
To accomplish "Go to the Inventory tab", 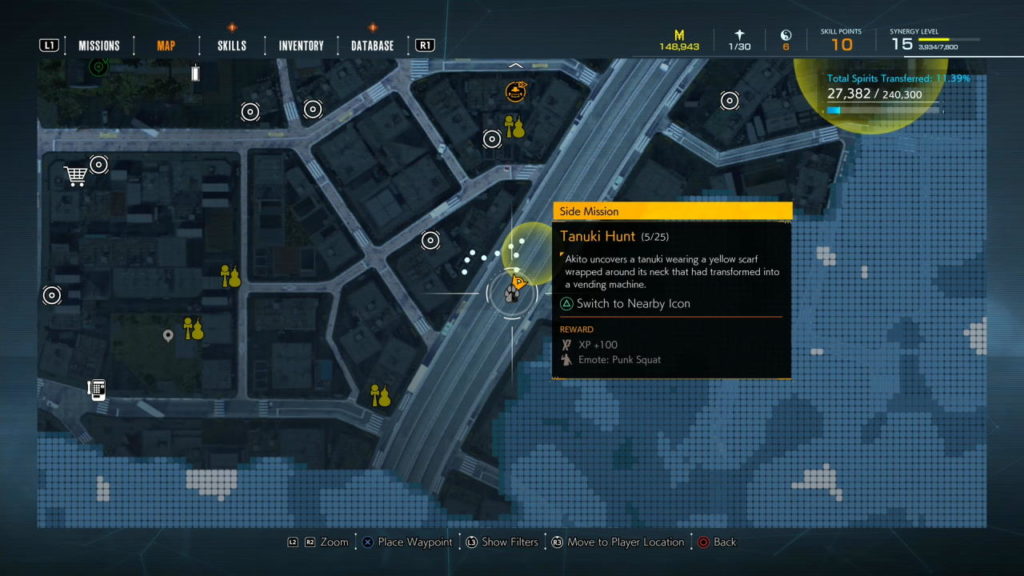I will [301, 45].
